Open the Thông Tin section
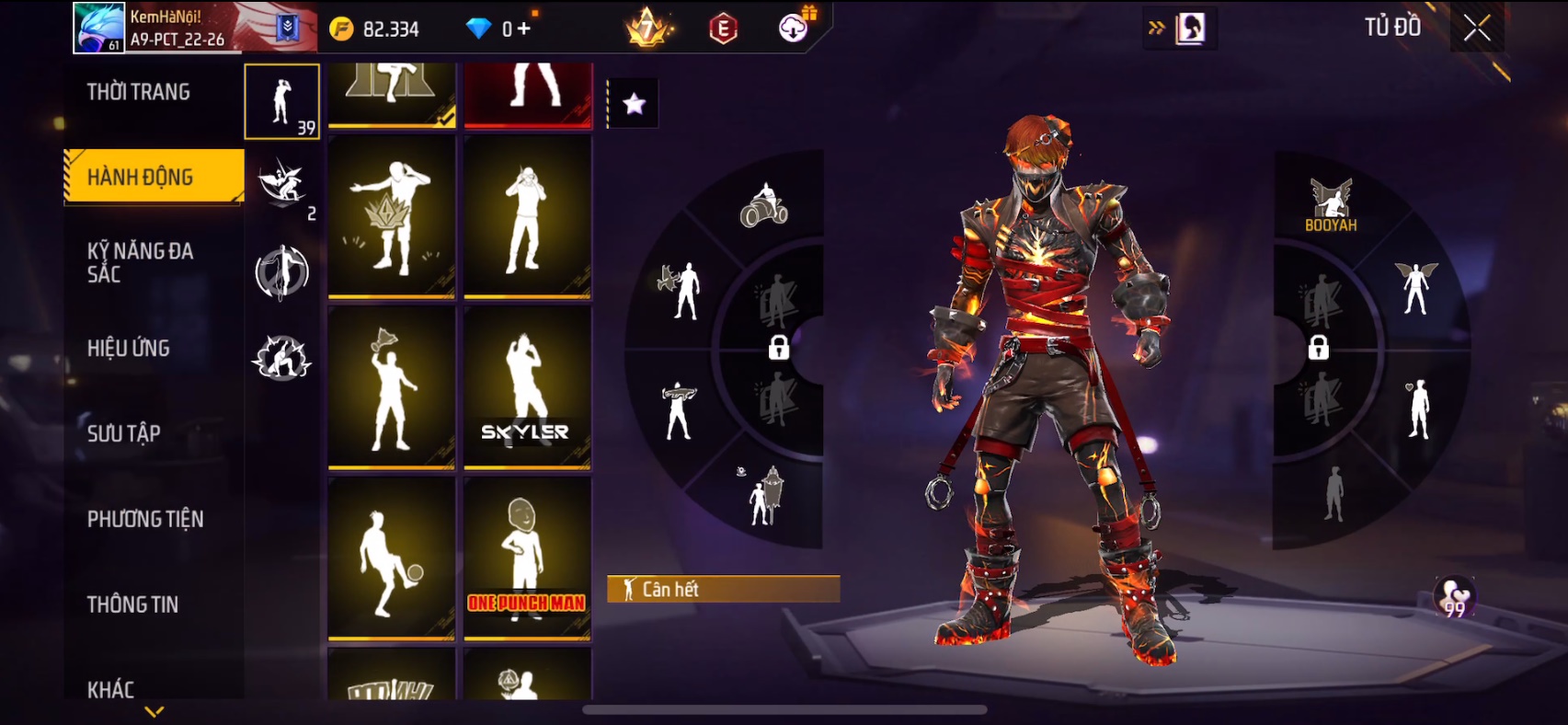Image resolution: width=1568 pixels, height=725 pixels. pos(132,604)
